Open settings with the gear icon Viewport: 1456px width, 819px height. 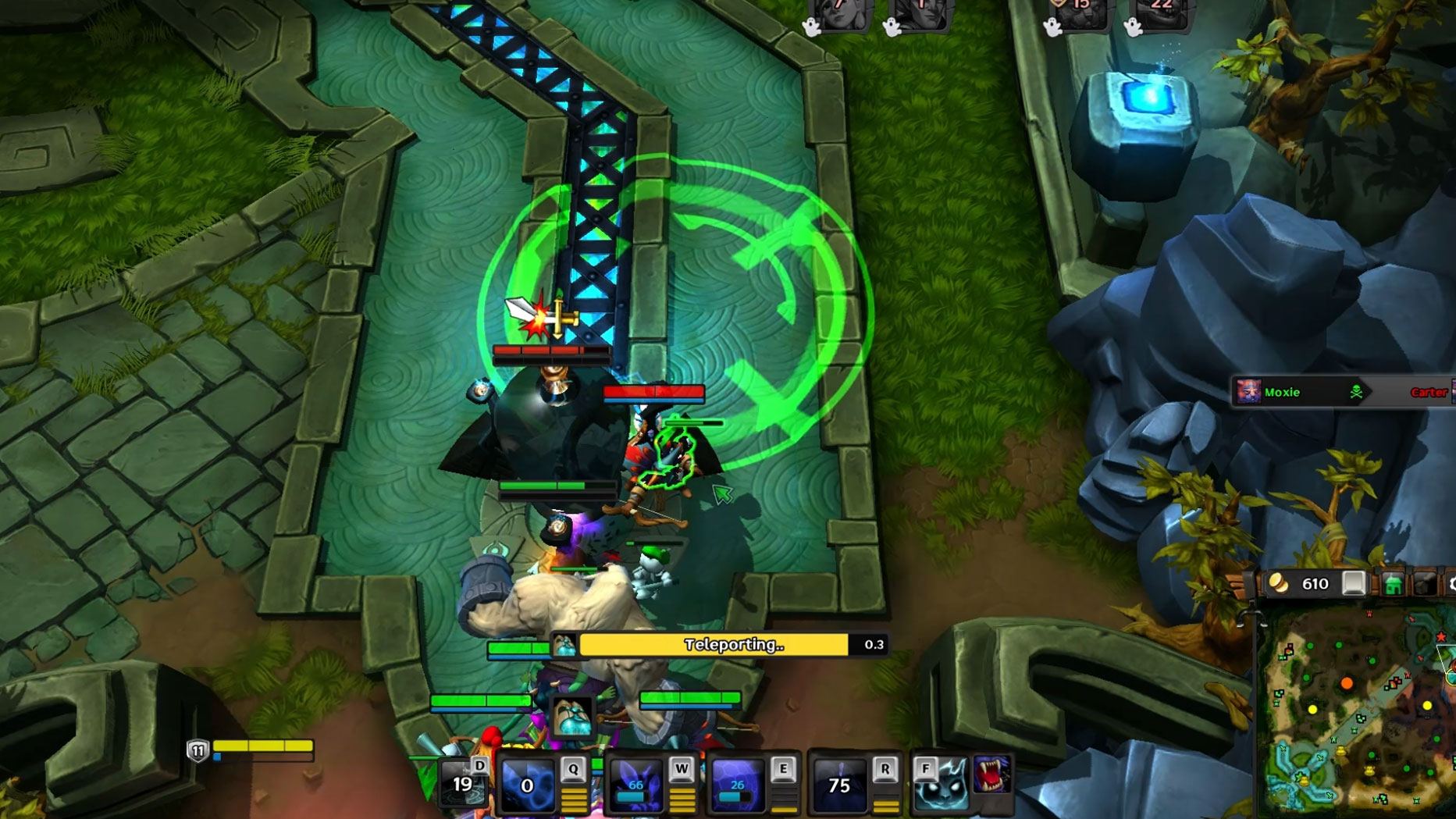1451,584
